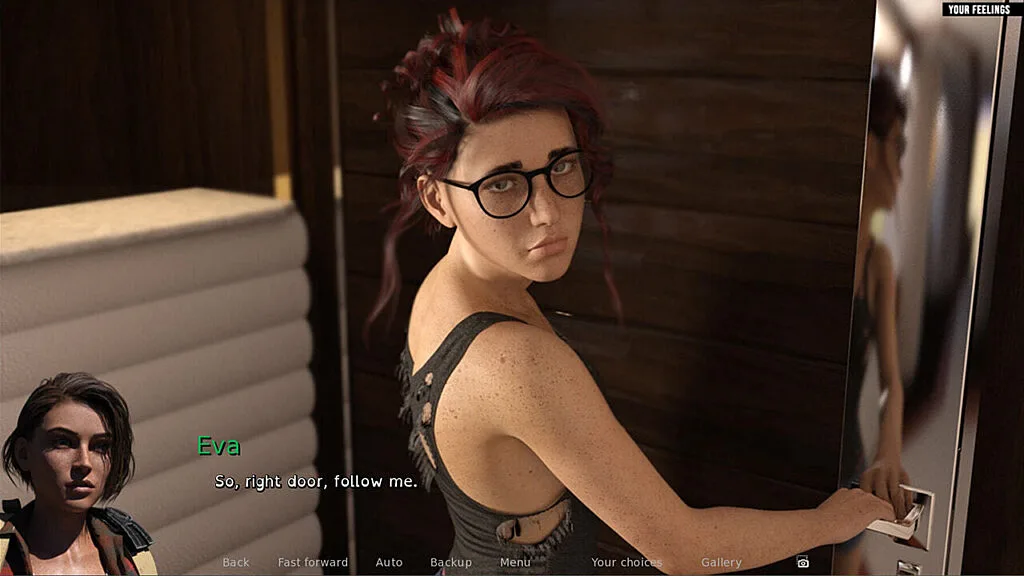
Task: Go Back to previous dialogue line
Action: coord(236,562)
